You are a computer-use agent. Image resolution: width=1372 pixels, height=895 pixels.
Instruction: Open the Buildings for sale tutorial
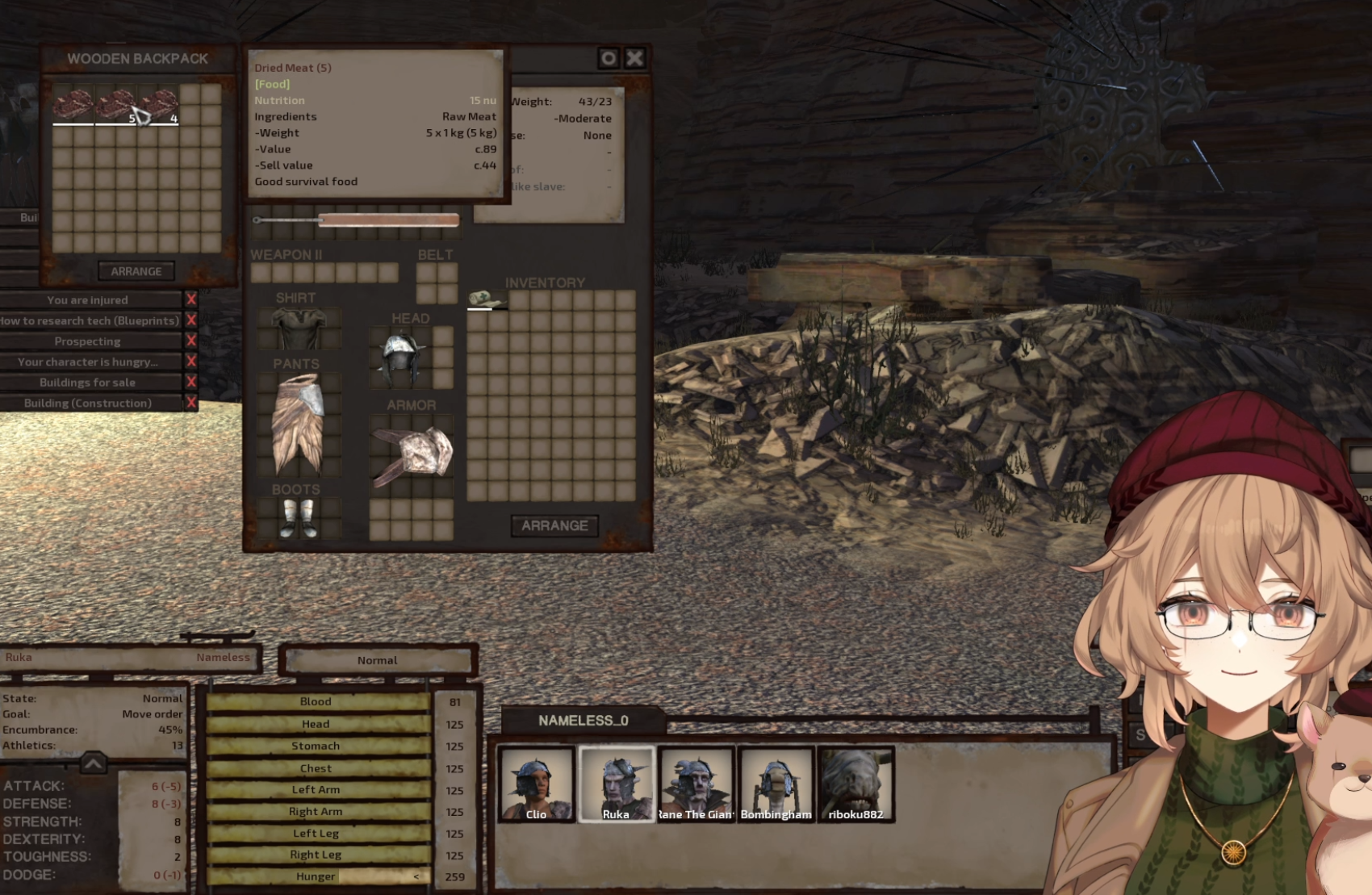[x=88, y=383]
